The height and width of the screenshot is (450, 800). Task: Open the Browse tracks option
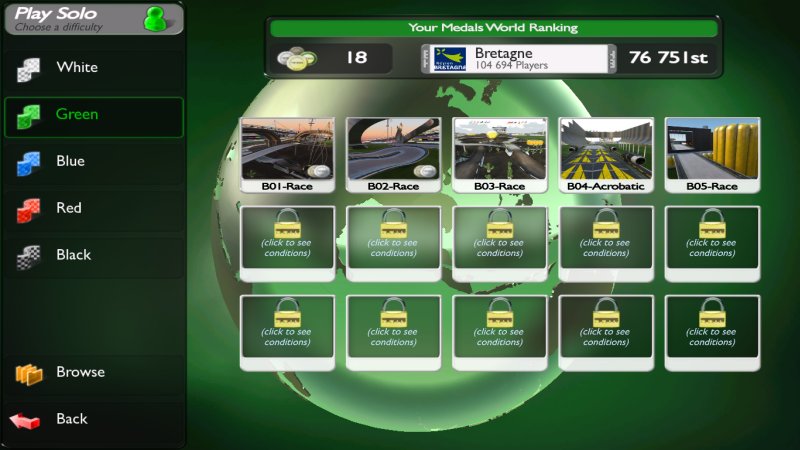(92, 373)
